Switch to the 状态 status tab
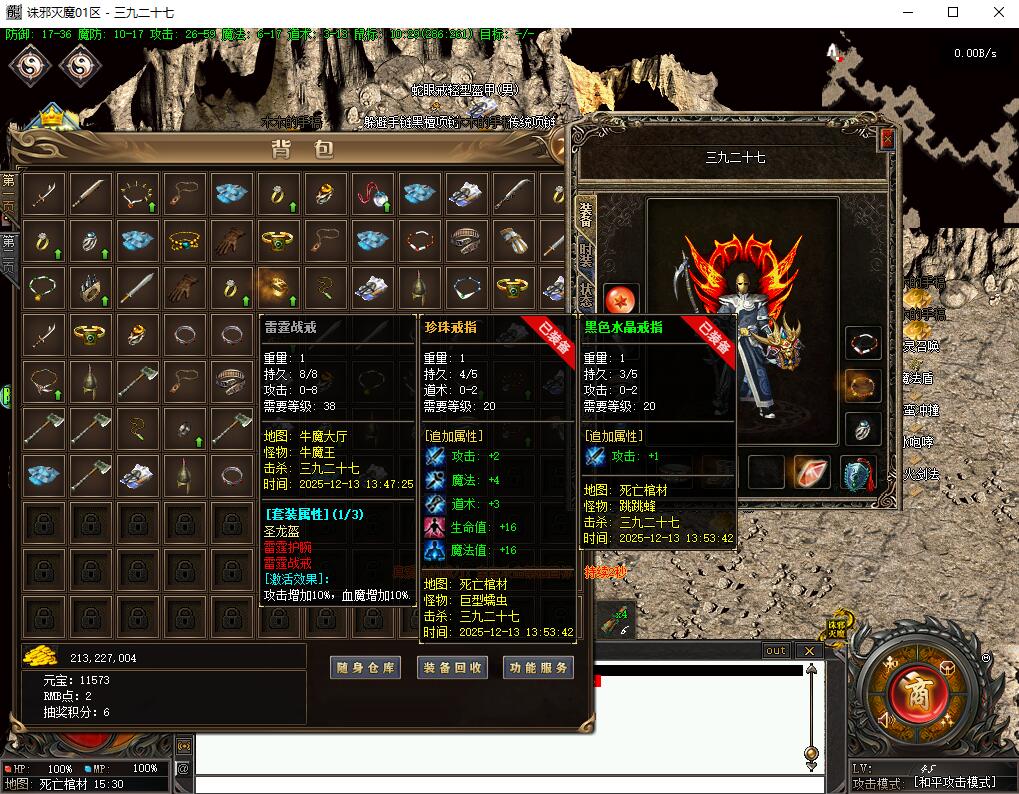 [586, 294]
